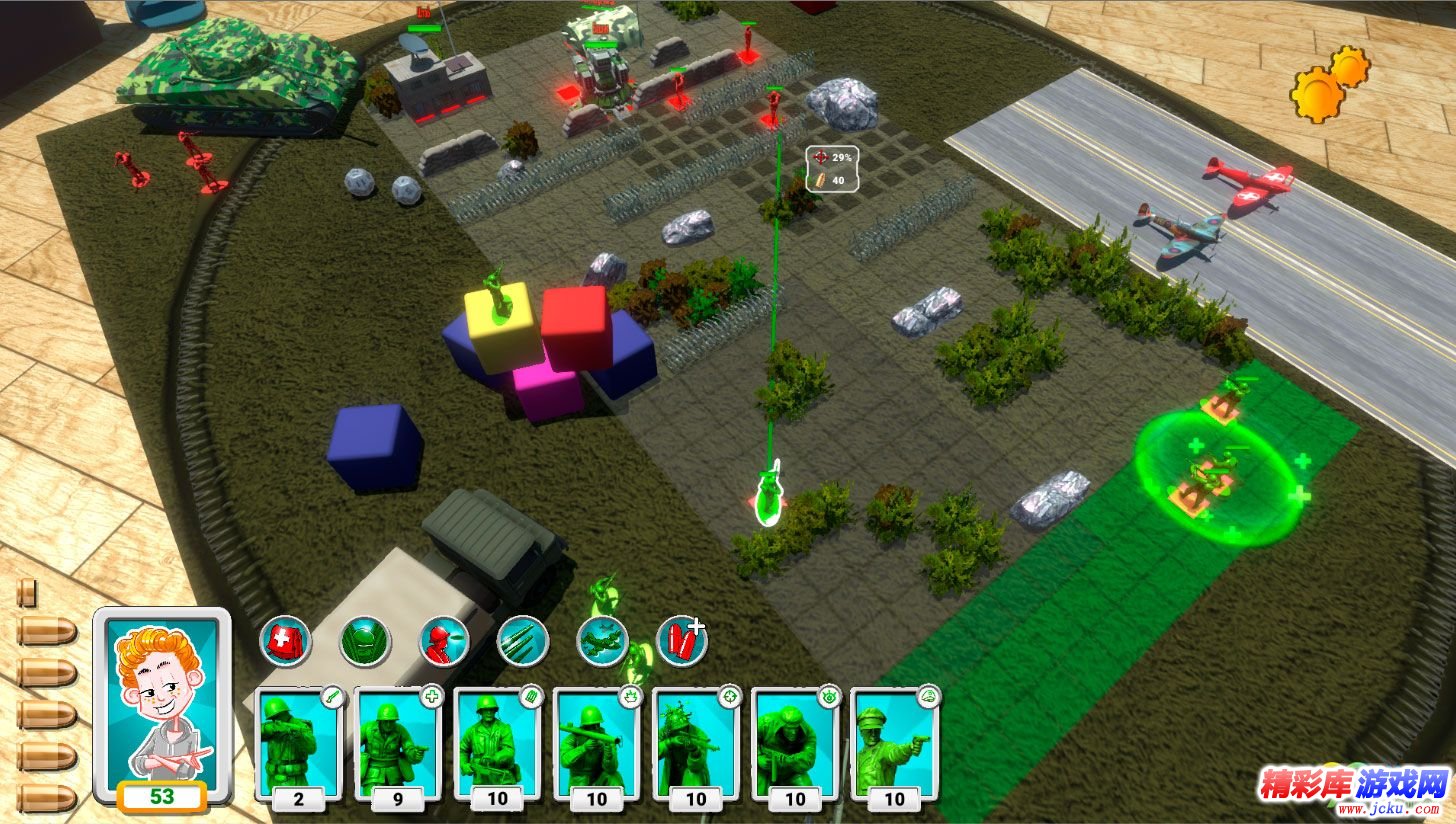This screenshot has height=824, width=1456.
Task: Pick the machine gunner unit card
Action: [x=496, y=745]
